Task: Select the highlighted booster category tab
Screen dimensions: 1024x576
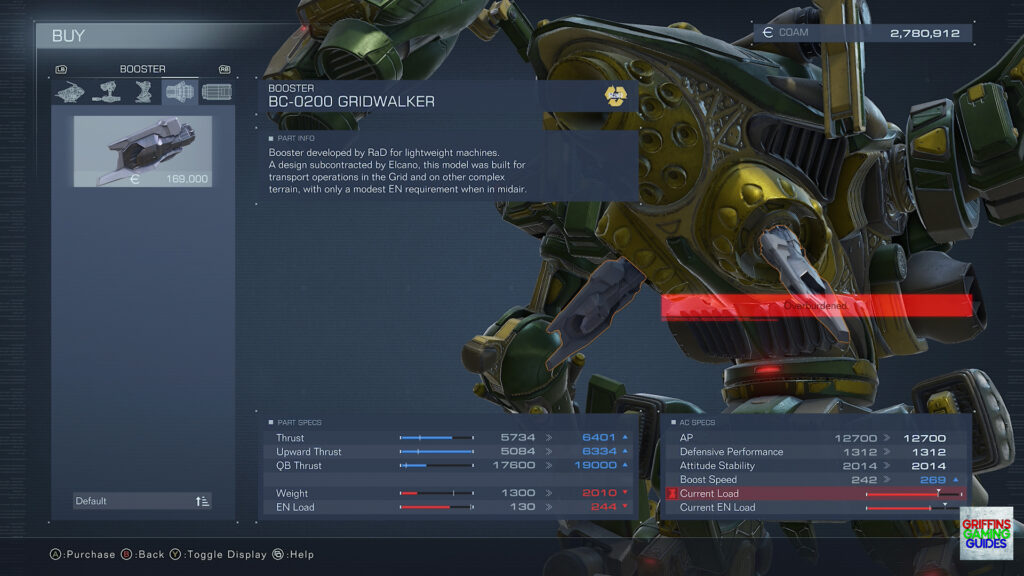Action: click(x=180, y=92)
